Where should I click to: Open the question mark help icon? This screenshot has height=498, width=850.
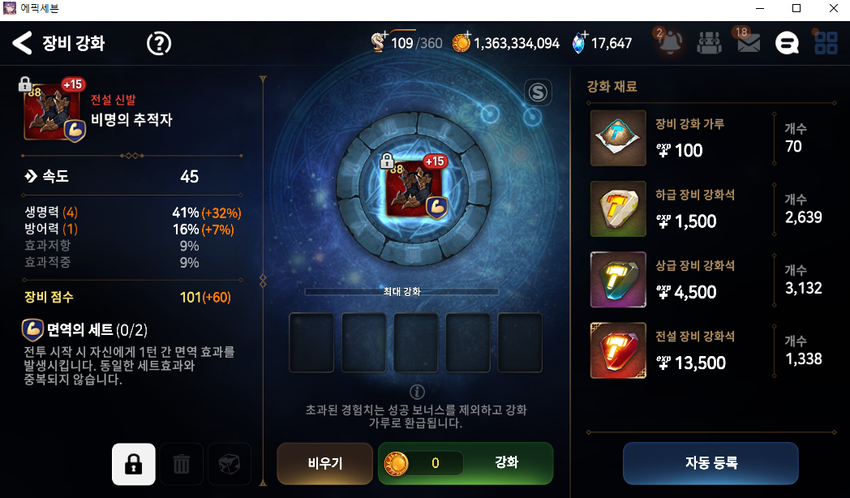coord(159,43)
